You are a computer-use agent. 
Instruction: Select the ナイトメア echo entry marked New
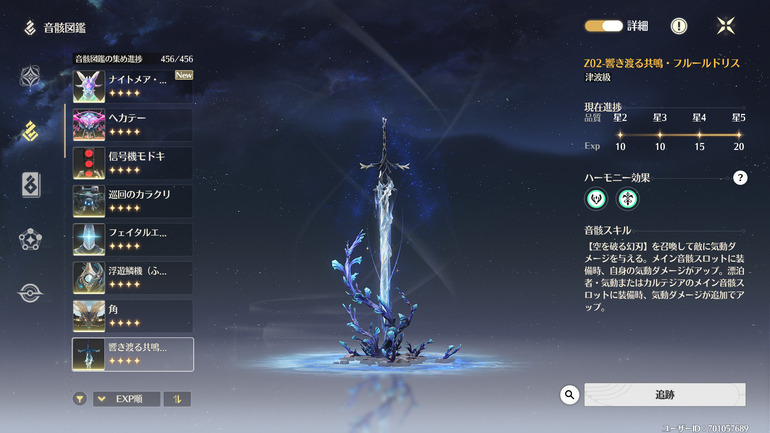click(x=133, y=85)
